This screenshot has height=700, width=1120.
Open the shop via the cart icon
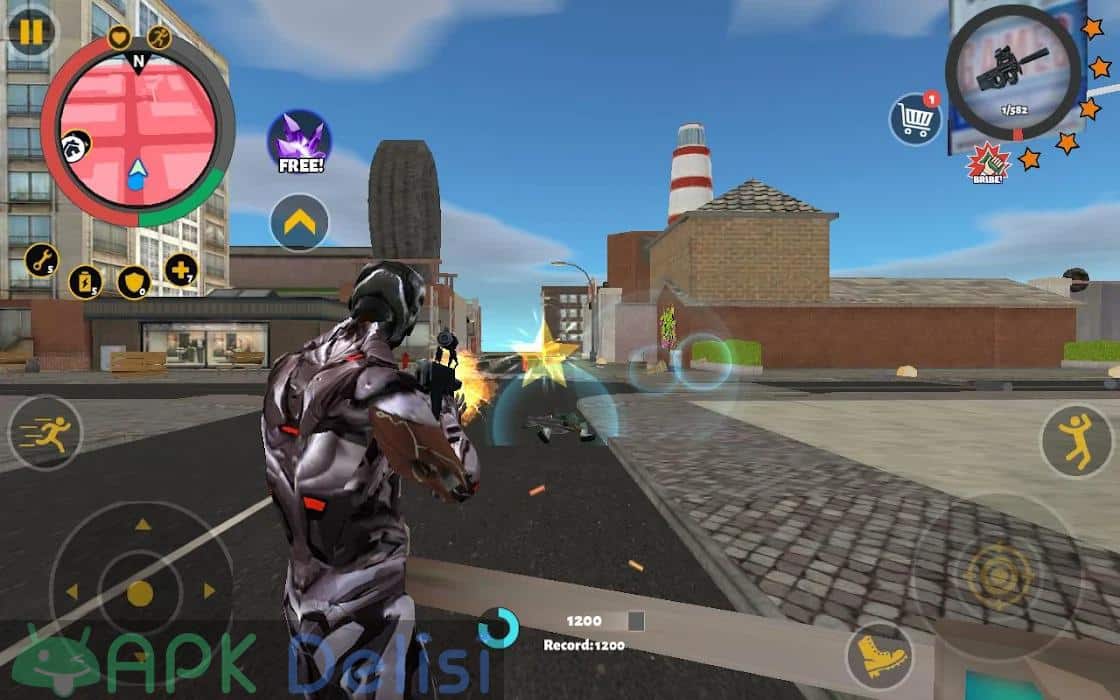(915, 119)
